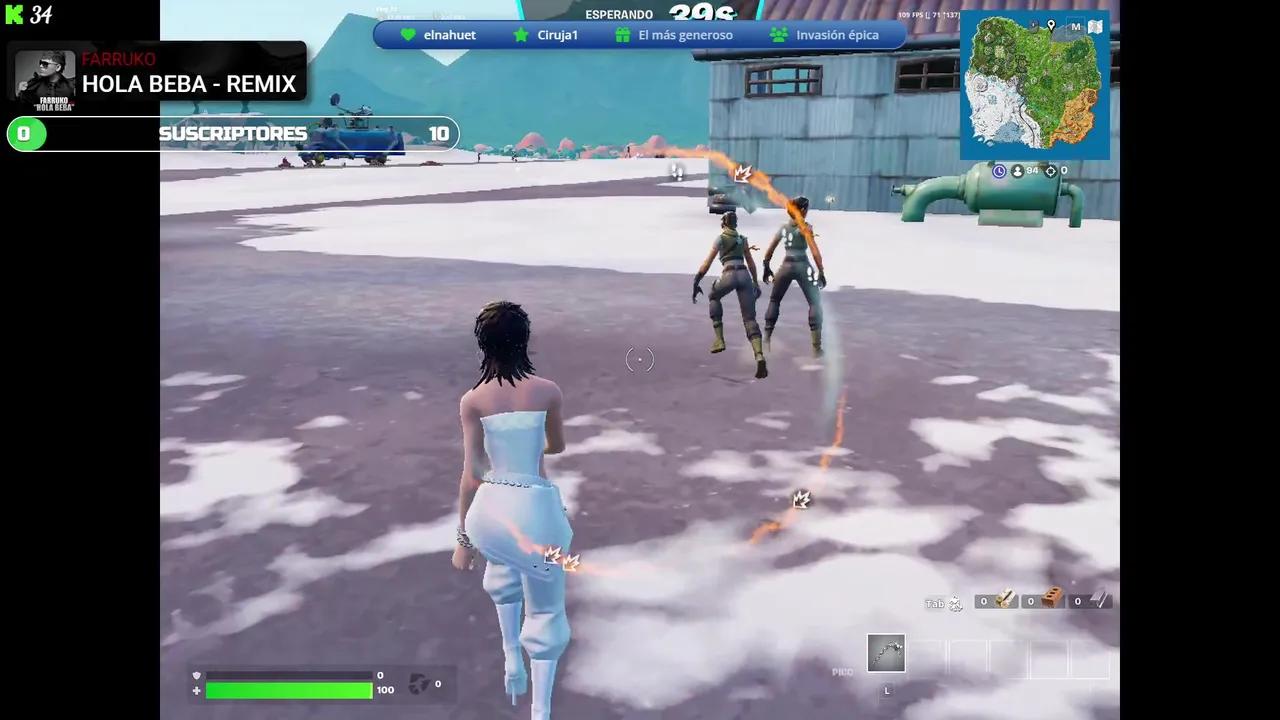Click the heart icon next to elnahuet
The width and height of the screenshot is (1280, 720).
(x=408, y=35)
